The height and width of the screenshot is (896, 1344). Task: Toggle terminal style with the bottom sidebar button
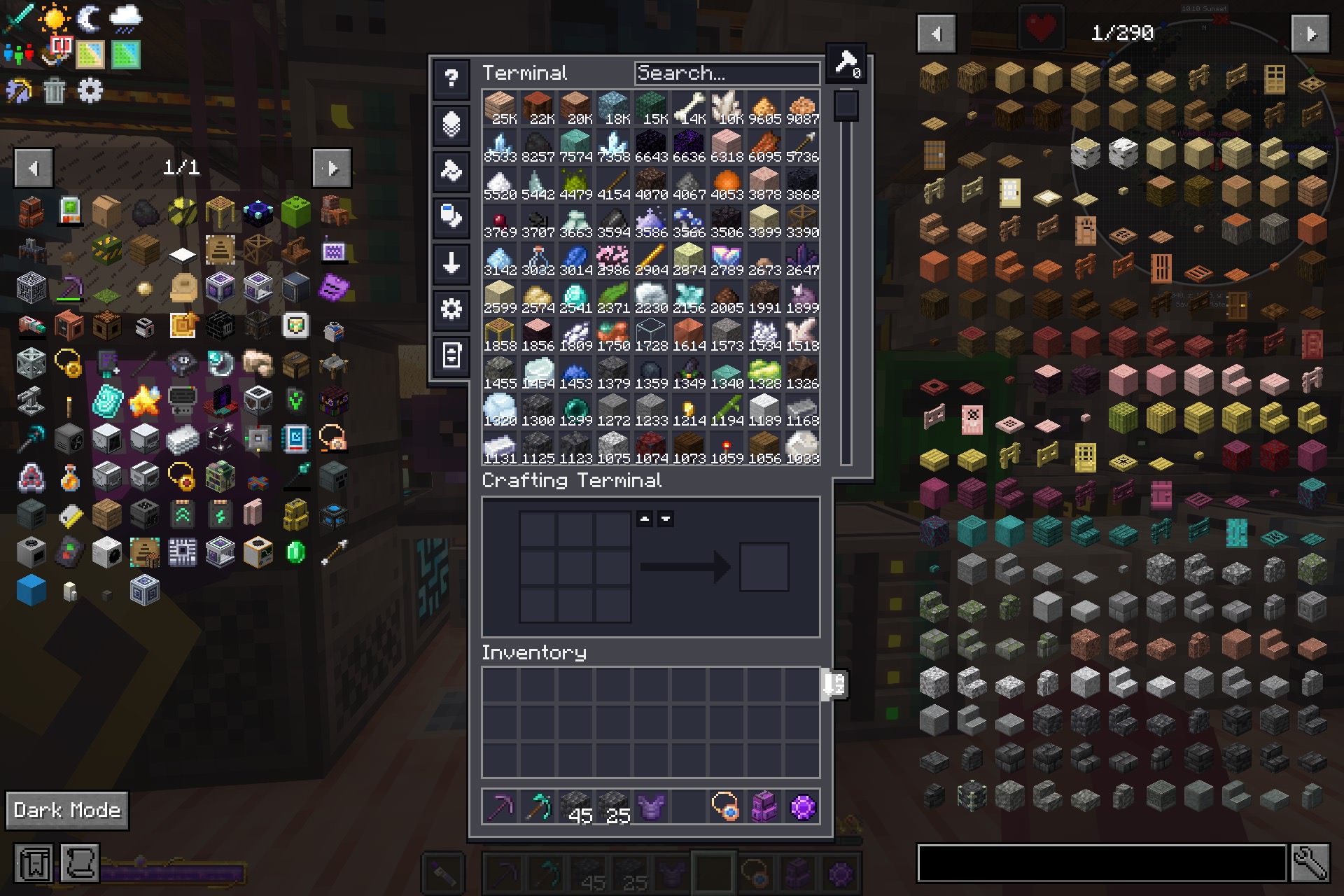point(450,356)
